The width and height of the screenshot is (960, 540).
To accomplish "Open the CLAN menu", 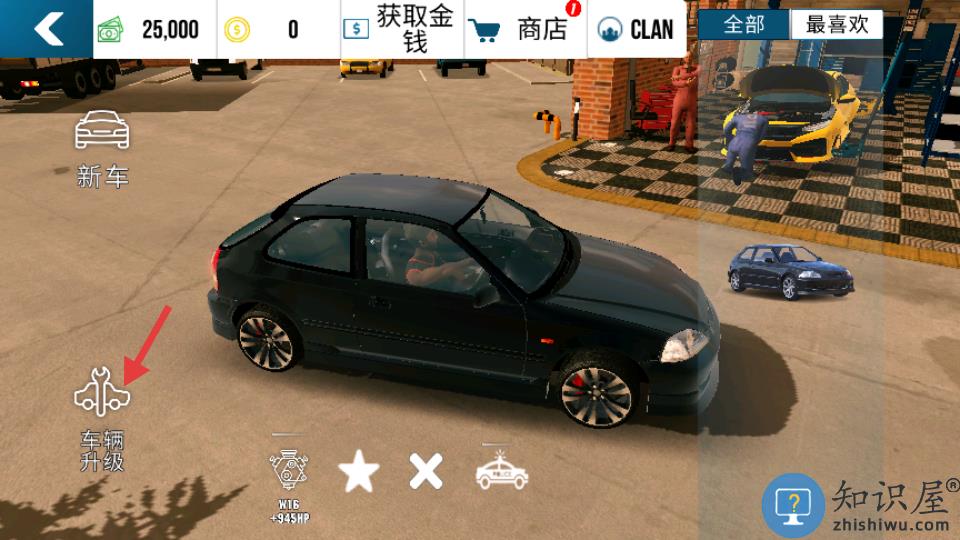I will point(636,29).
